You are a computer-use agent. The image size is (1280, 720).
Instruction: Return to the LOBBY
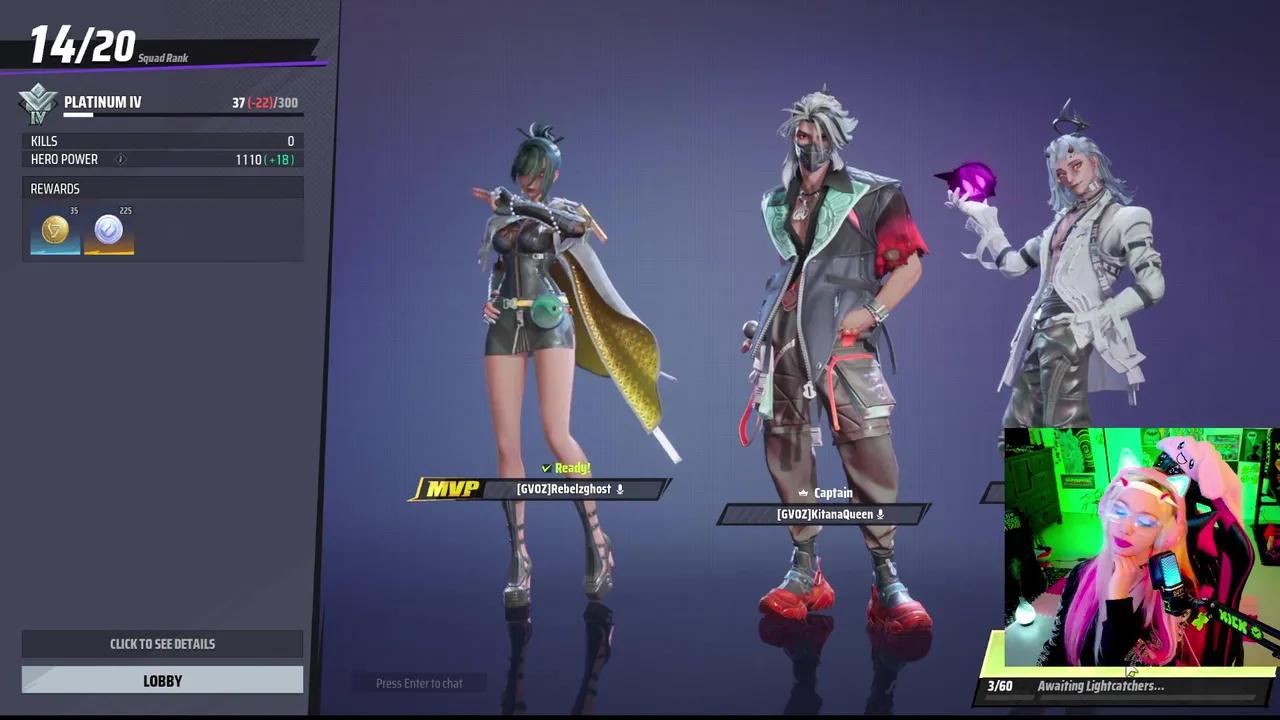coord(162,681)
